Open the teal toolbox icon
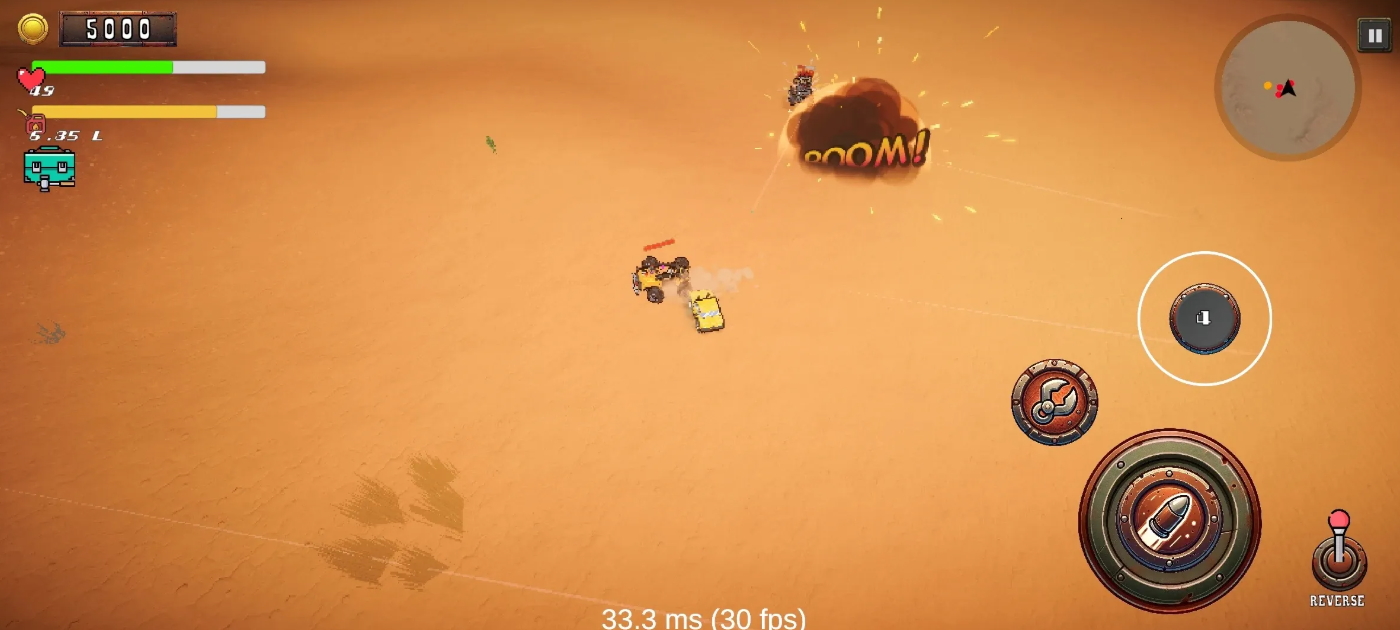The image size is (1400, 630). click(x=49, y=167)
